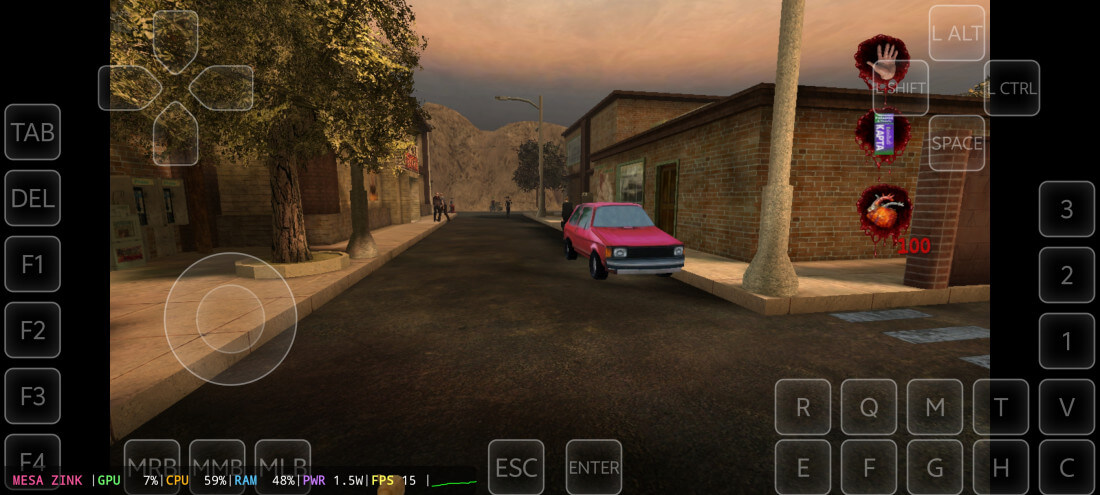Tap the virtual movement joystick center
Screen dimensions: 1100x495
230,318
